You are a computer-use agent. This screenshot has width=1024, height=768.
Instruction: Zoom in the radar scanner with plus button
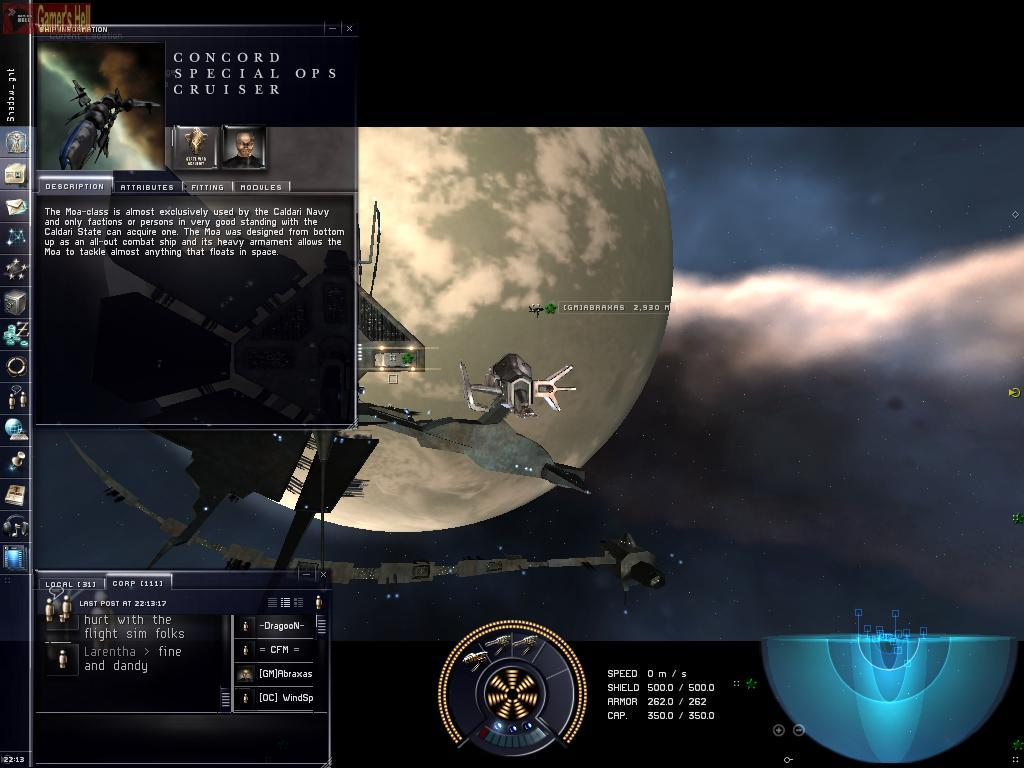pos(779,730)
